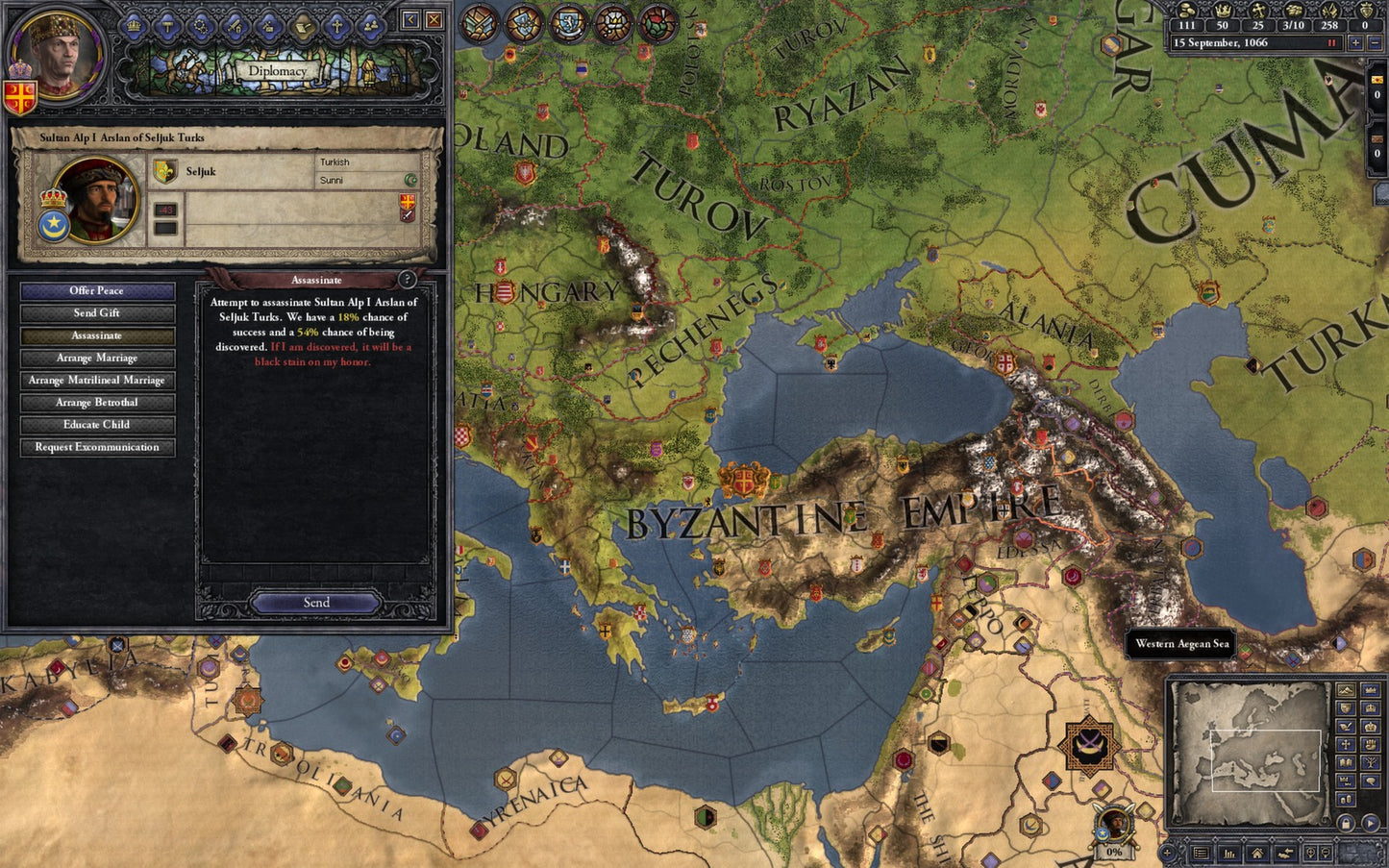Increase game speed with the plus button
Viewport: 1389px width, 868px height.
(1355, 42)
